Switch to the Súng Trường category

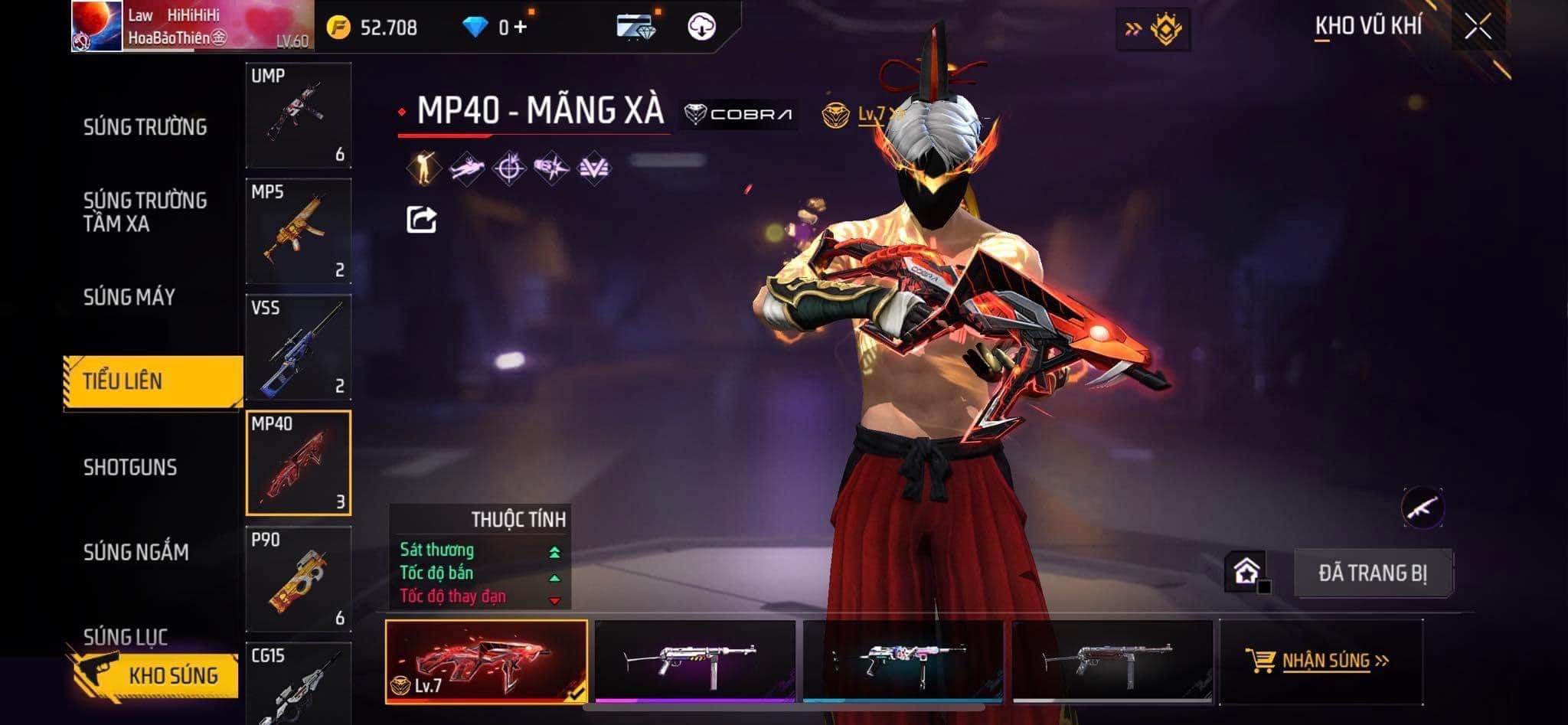pos(145,127)
